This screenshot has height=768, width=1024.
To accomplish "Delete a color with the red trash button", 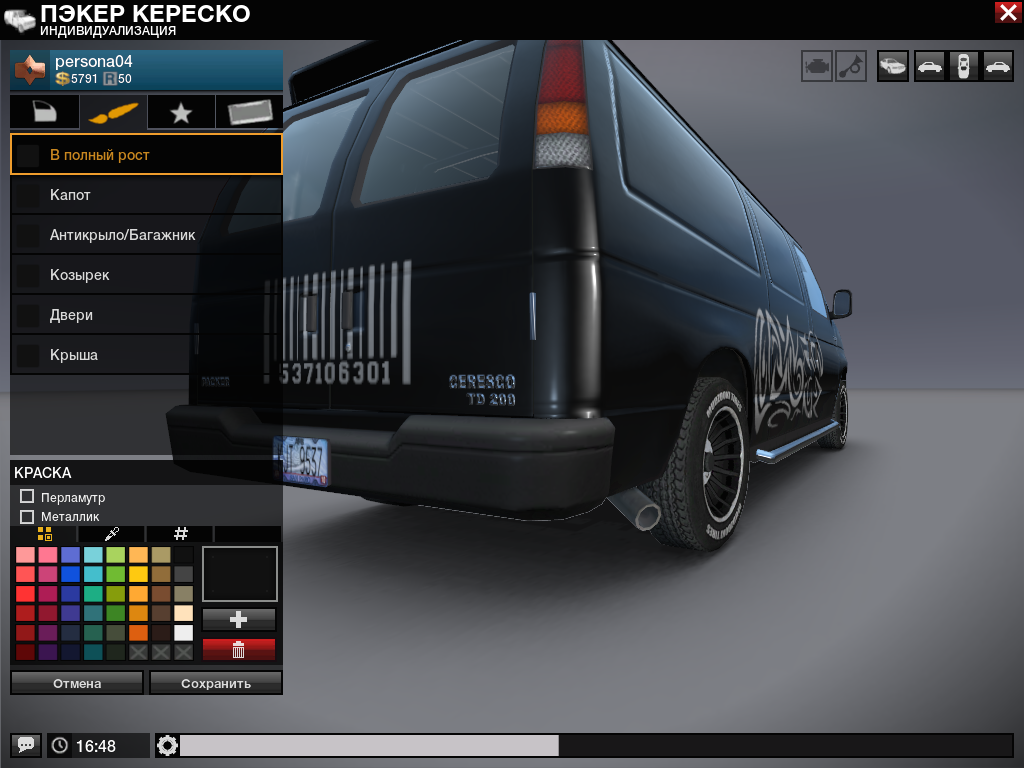I will pyautogui.click(x=239, y=650).
